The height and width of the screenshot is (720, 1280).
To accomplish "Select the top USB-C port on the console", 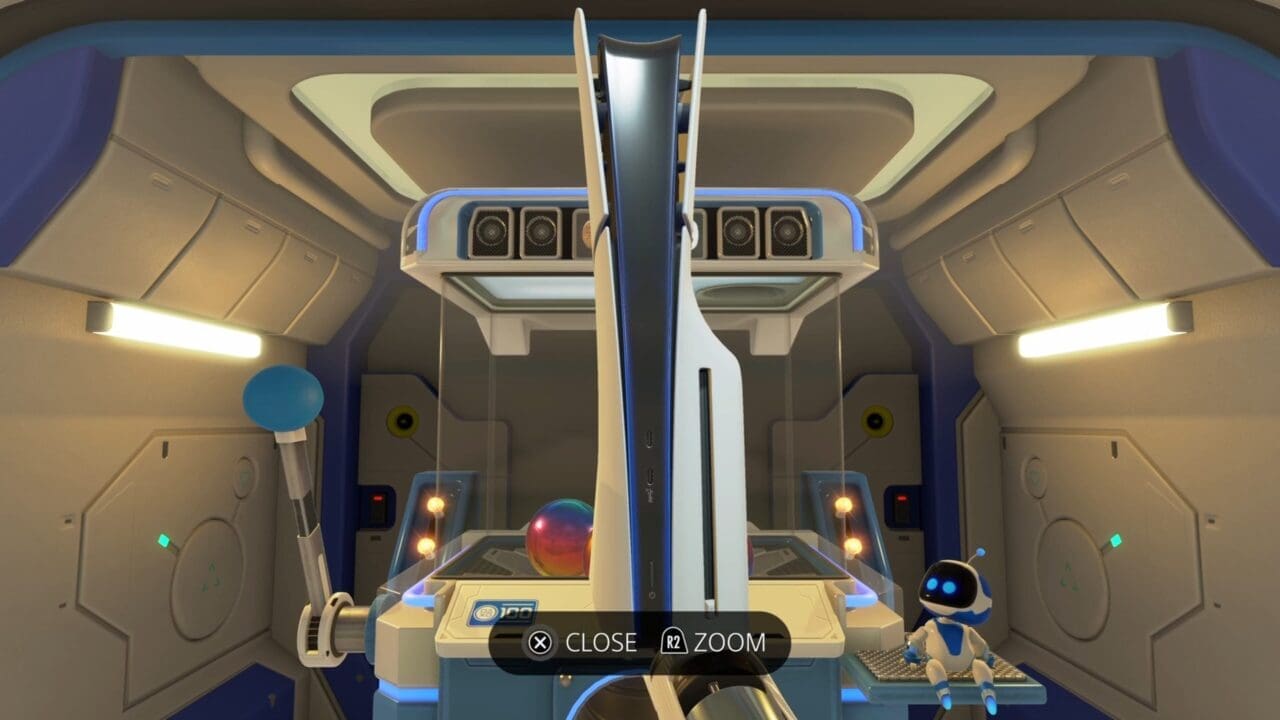I will coord(650,440).
